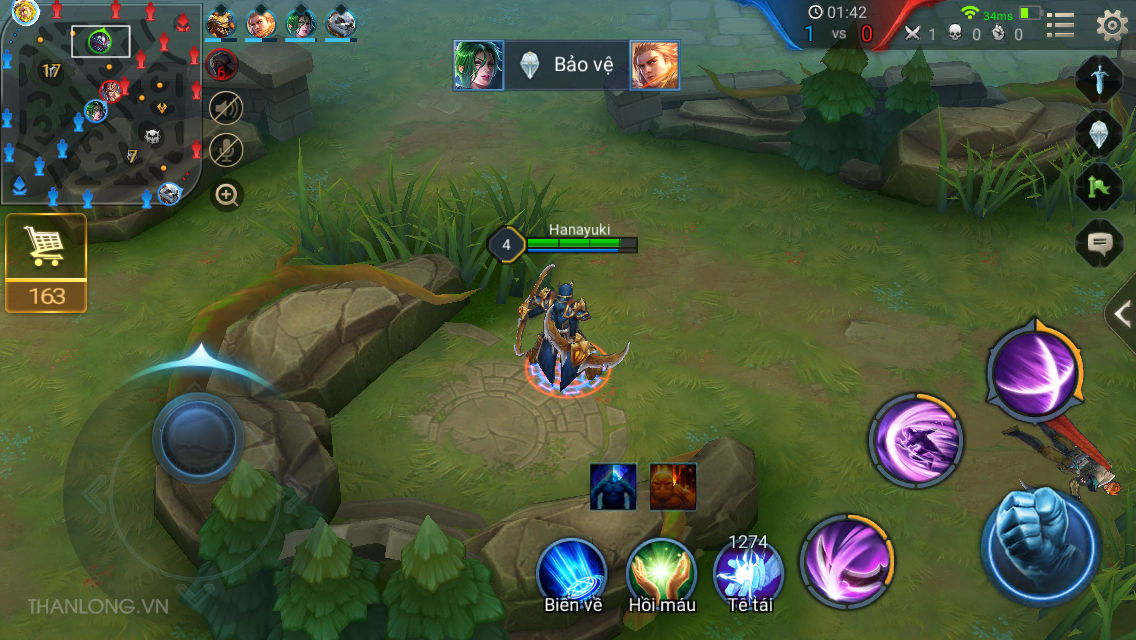Select the orange golem buff icon
This screenshot has height=640, width=1136.
[x=673, y=487]
